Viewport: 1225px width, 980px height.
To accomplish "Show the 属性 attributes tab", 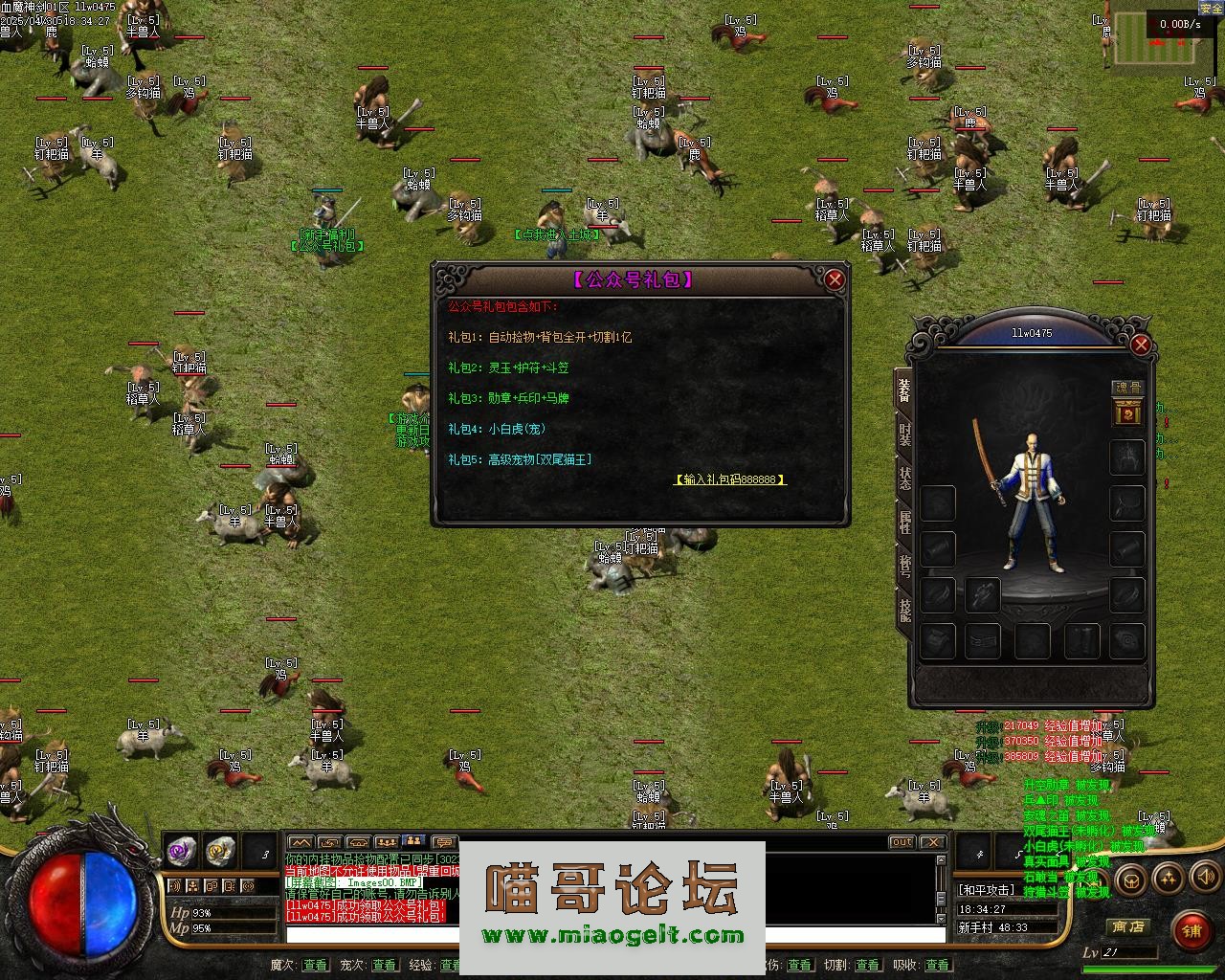I will click(x=904, y=522).
